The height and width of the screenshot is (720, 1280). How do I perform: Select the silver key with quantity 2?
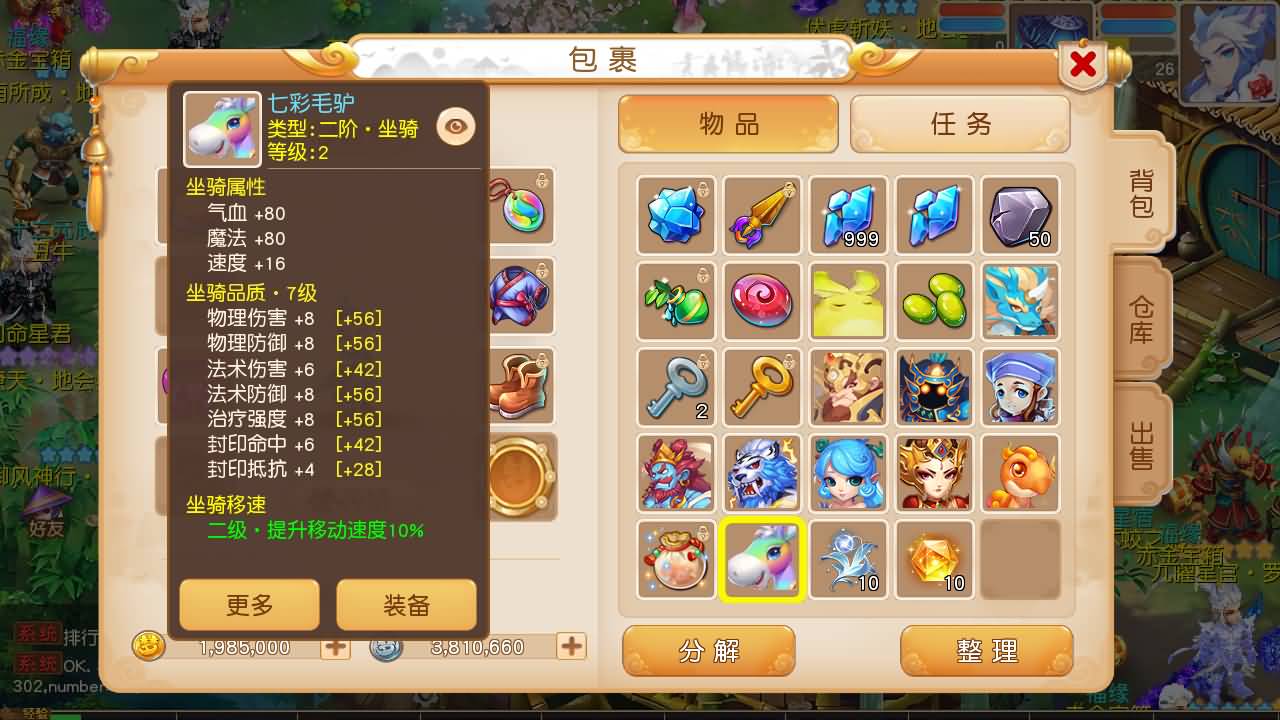(676, 387)
